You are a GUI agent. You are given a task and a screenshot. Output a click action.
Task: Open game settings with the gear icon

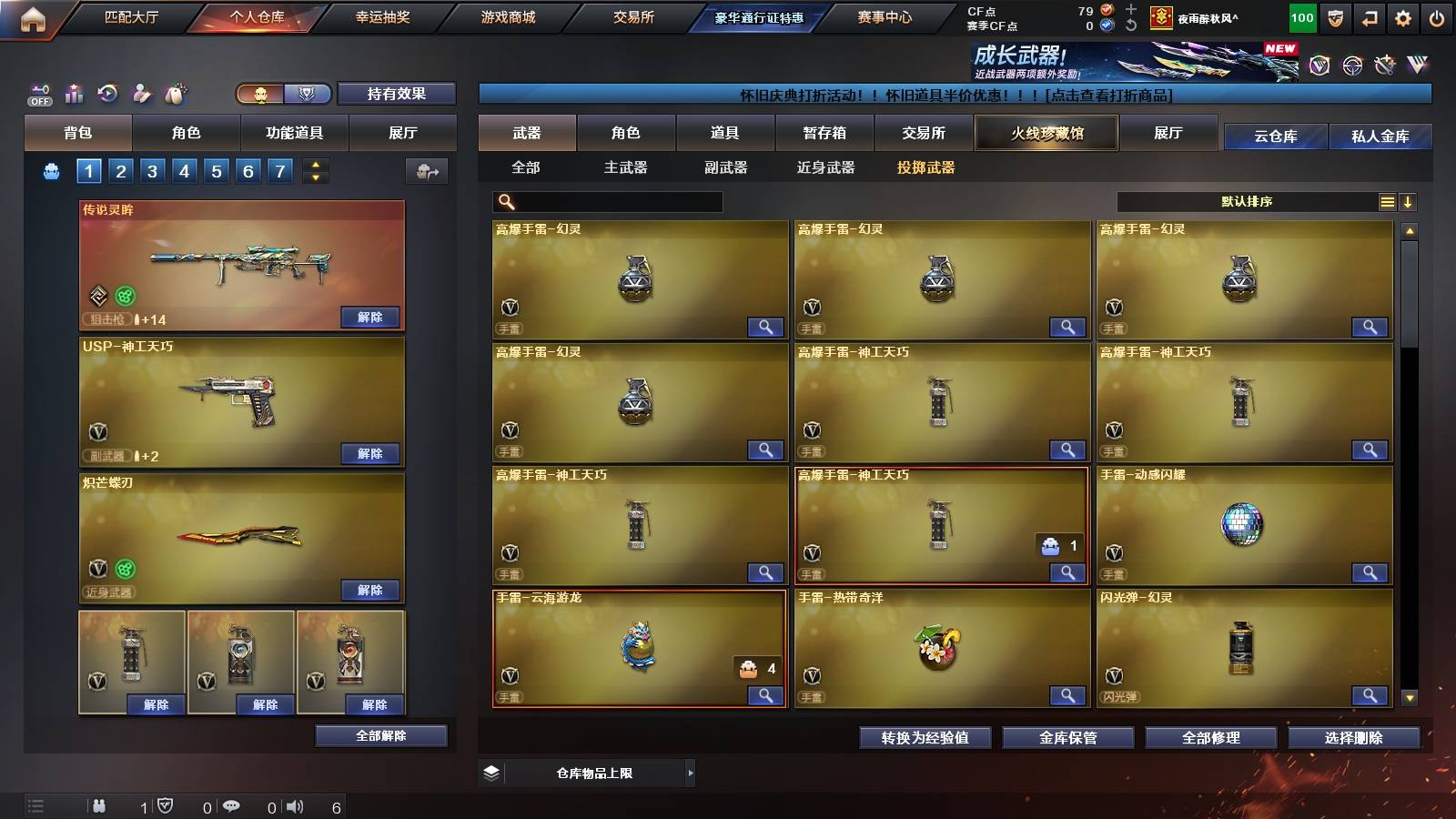tap(1404, 16)
